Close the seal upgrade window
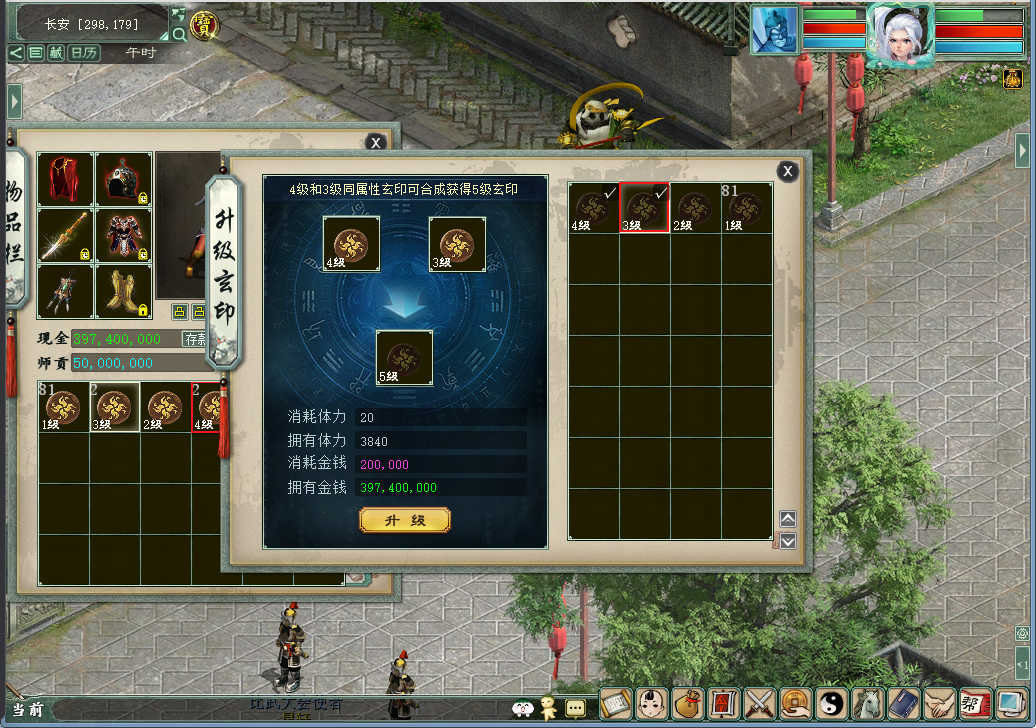The height and width of the screenshot is (728, 1036). tap(788, 171)
